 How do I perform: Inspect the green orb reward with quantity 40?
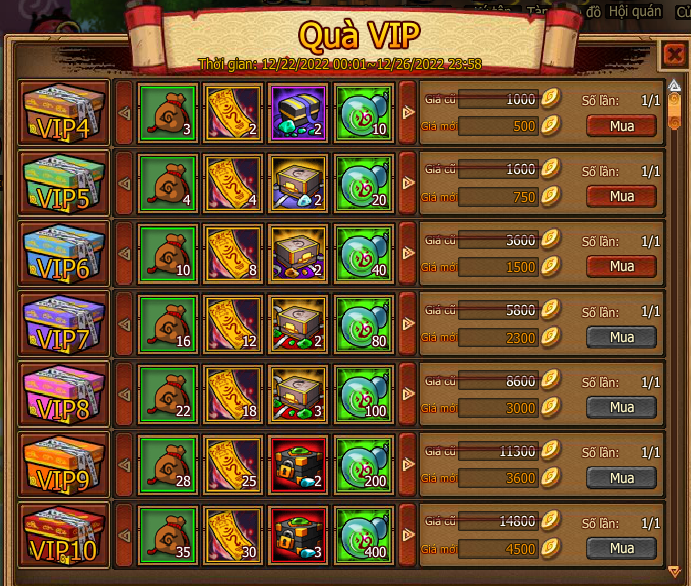tap(362, 255)
